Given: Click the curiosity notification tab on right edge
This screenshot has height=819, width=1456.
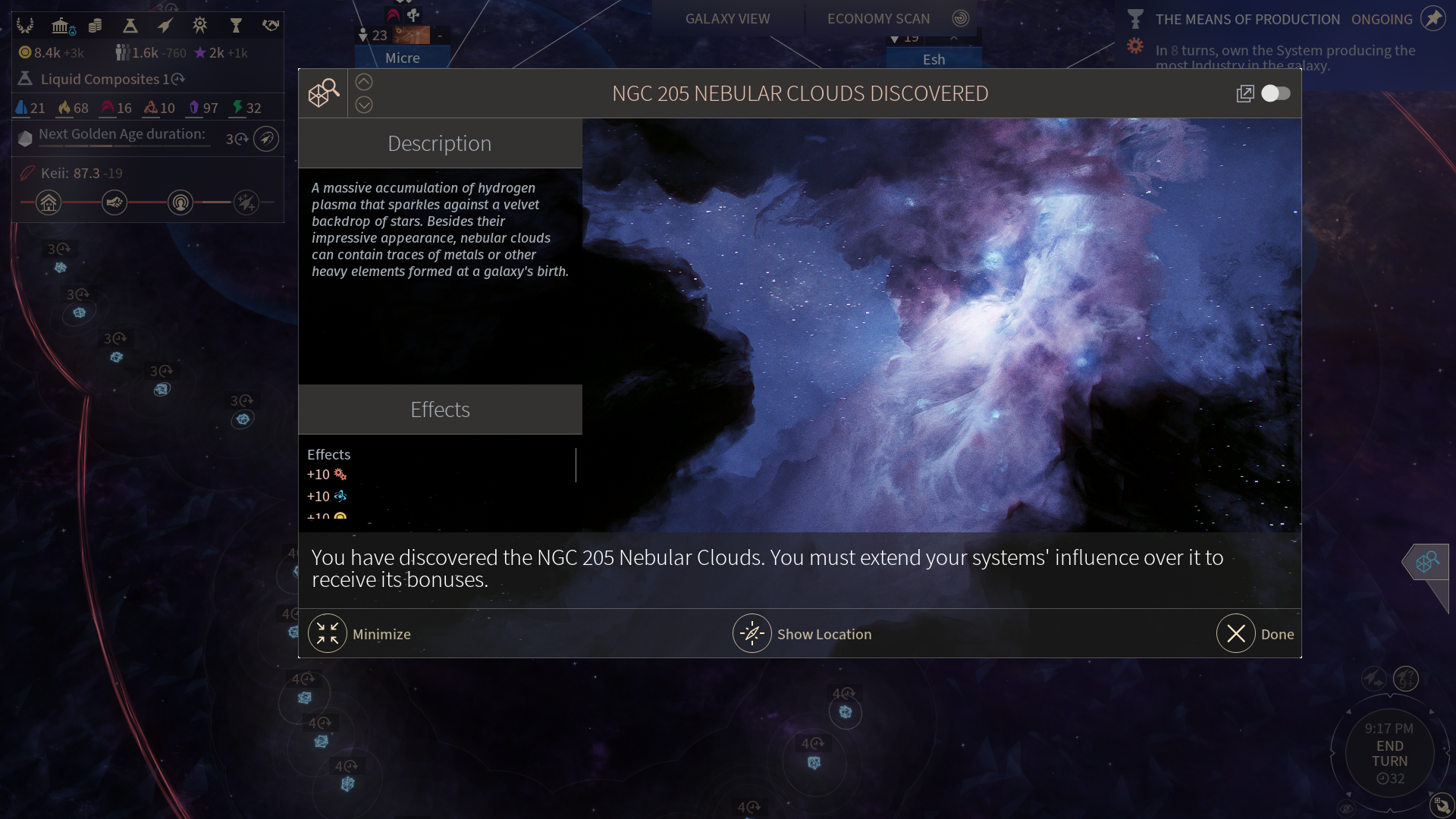Looking at the screenshot, I should pos(1427,562).
